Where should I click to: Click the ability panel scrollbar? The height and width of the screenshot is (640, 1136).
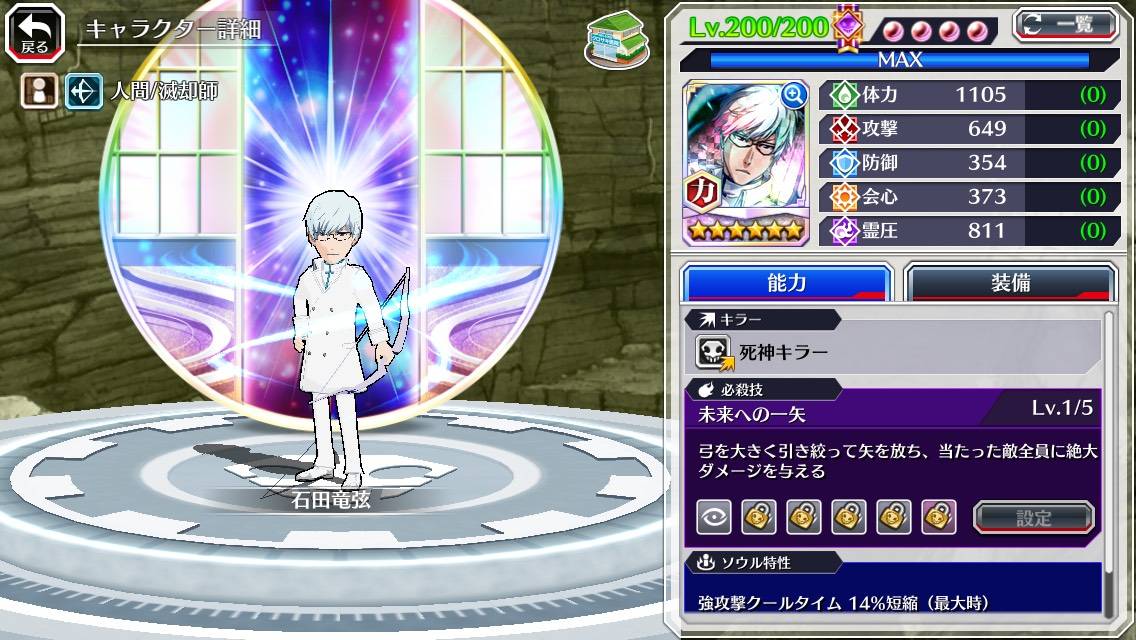pos(1109,460)
